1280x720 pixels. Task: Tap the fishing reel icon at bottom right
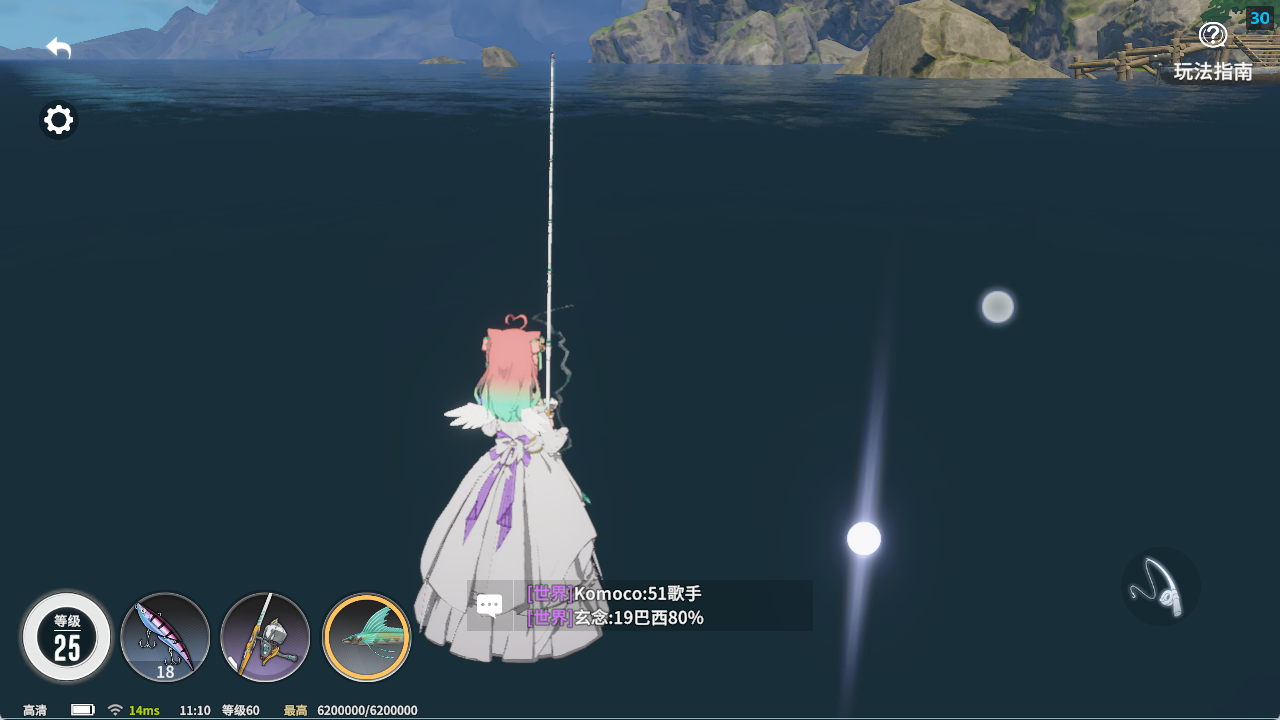tap(1161, 585)
